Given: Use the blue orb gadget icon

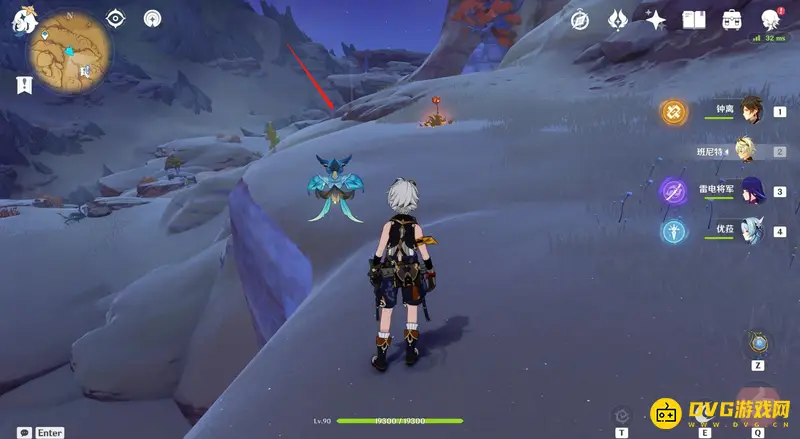Looking at the screenshot, I should [759, 343].
